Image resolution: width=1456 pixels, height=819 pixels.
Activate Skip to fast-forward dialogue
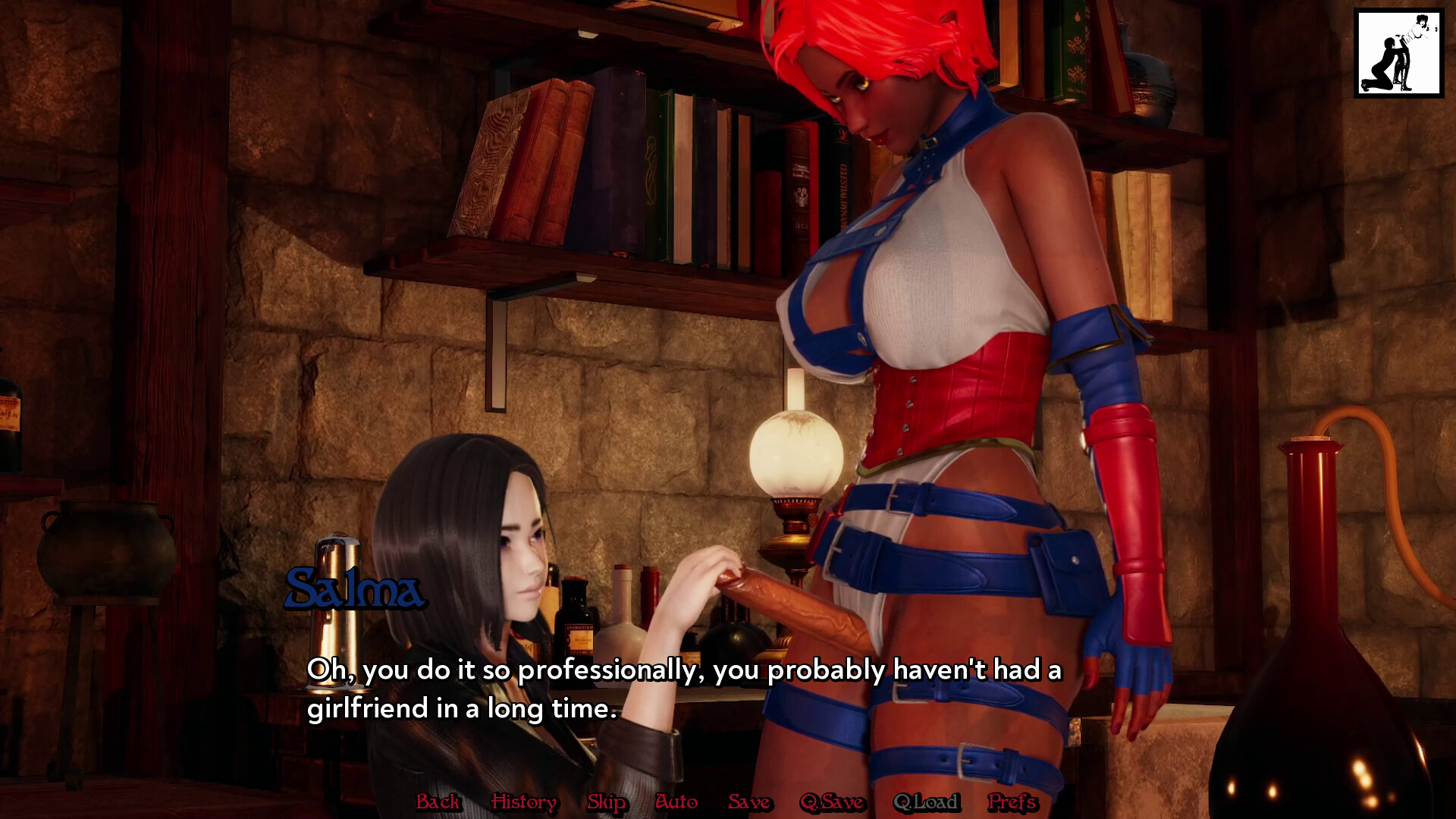pyautogui.click(x=607, y=802)
